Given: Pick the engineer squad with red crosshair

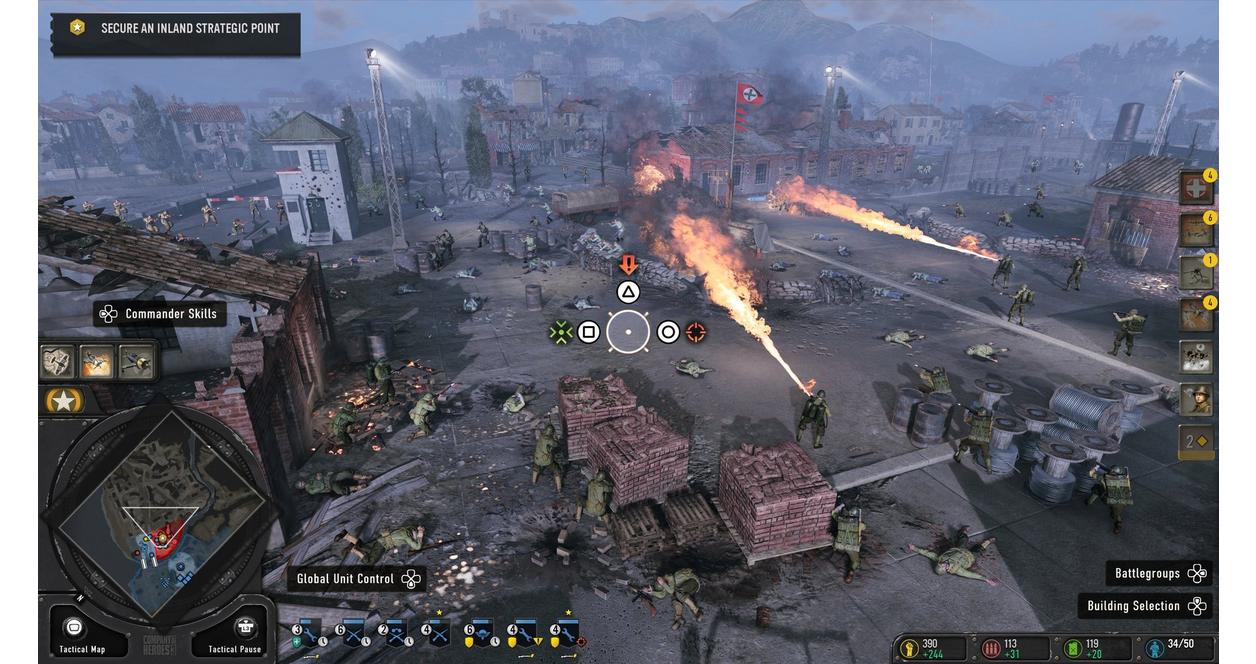Looking at the screenshot, I should 567,633.
